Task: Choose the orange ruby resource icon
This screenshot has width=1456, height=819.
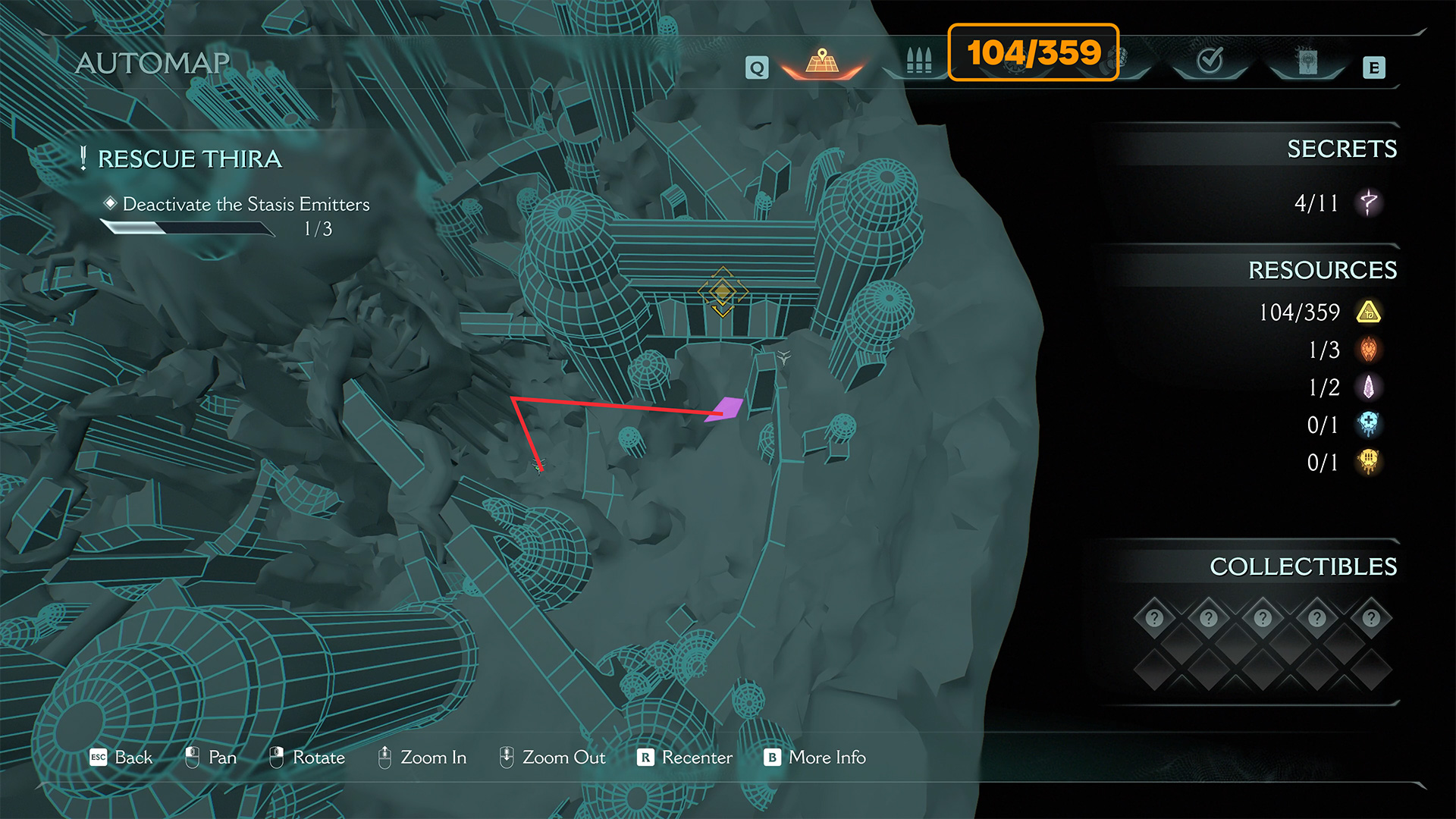Action: tap(1369, 350)
